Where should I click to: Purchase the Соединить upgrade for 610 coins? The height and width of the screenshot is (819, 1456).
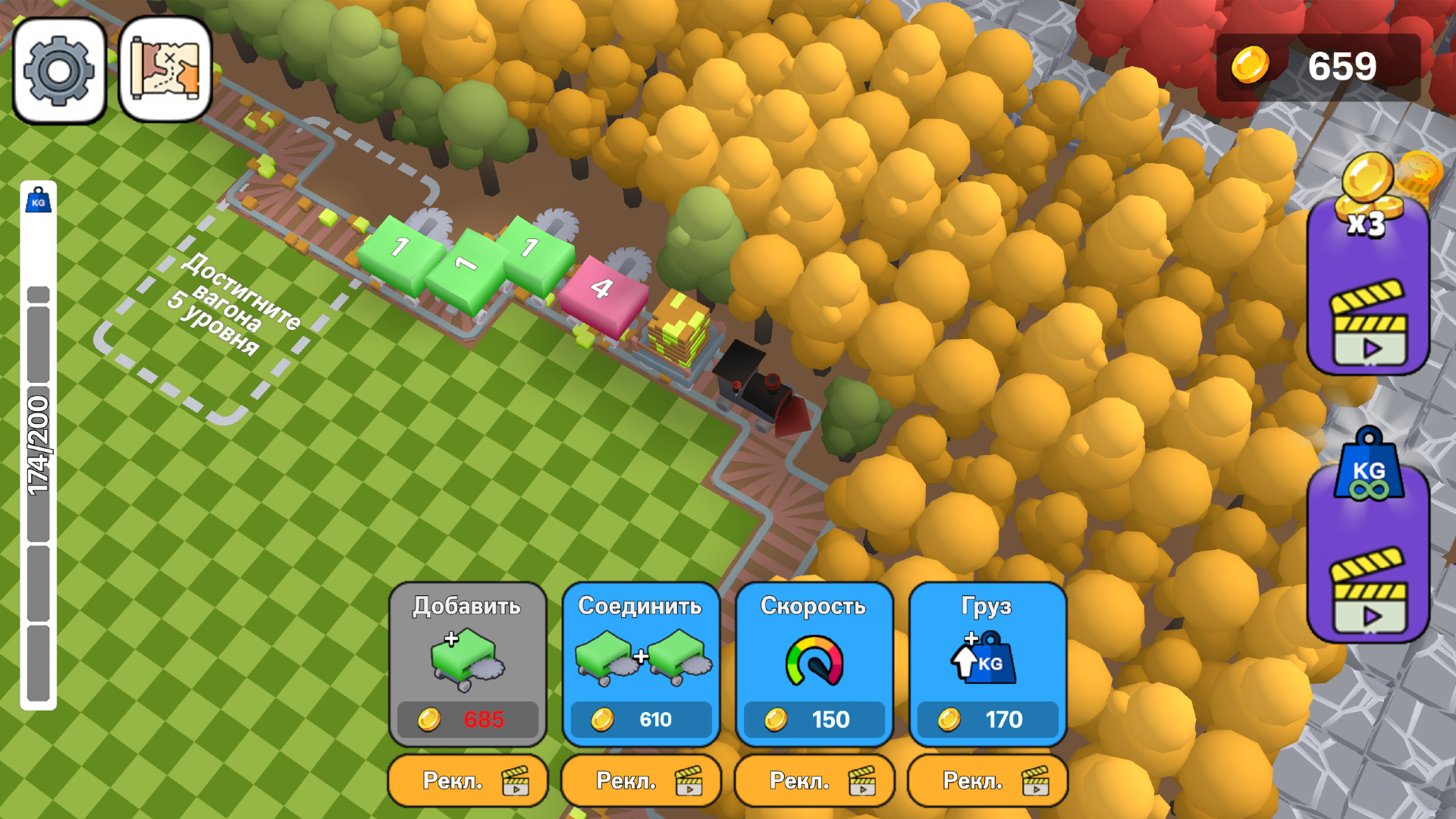click(x=640, y=719)
